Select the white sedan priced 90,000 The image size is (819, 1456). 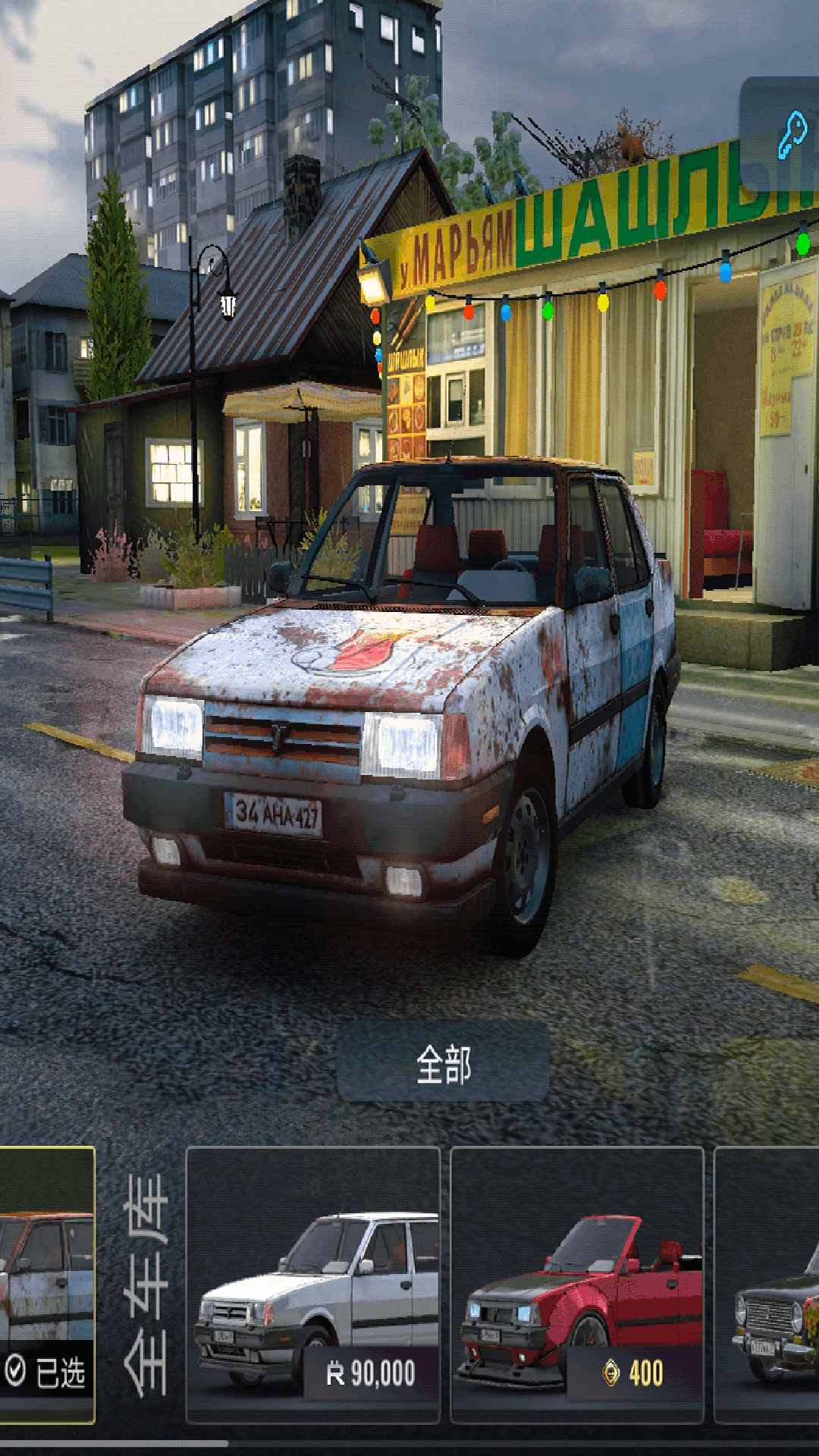[312, 1285]
